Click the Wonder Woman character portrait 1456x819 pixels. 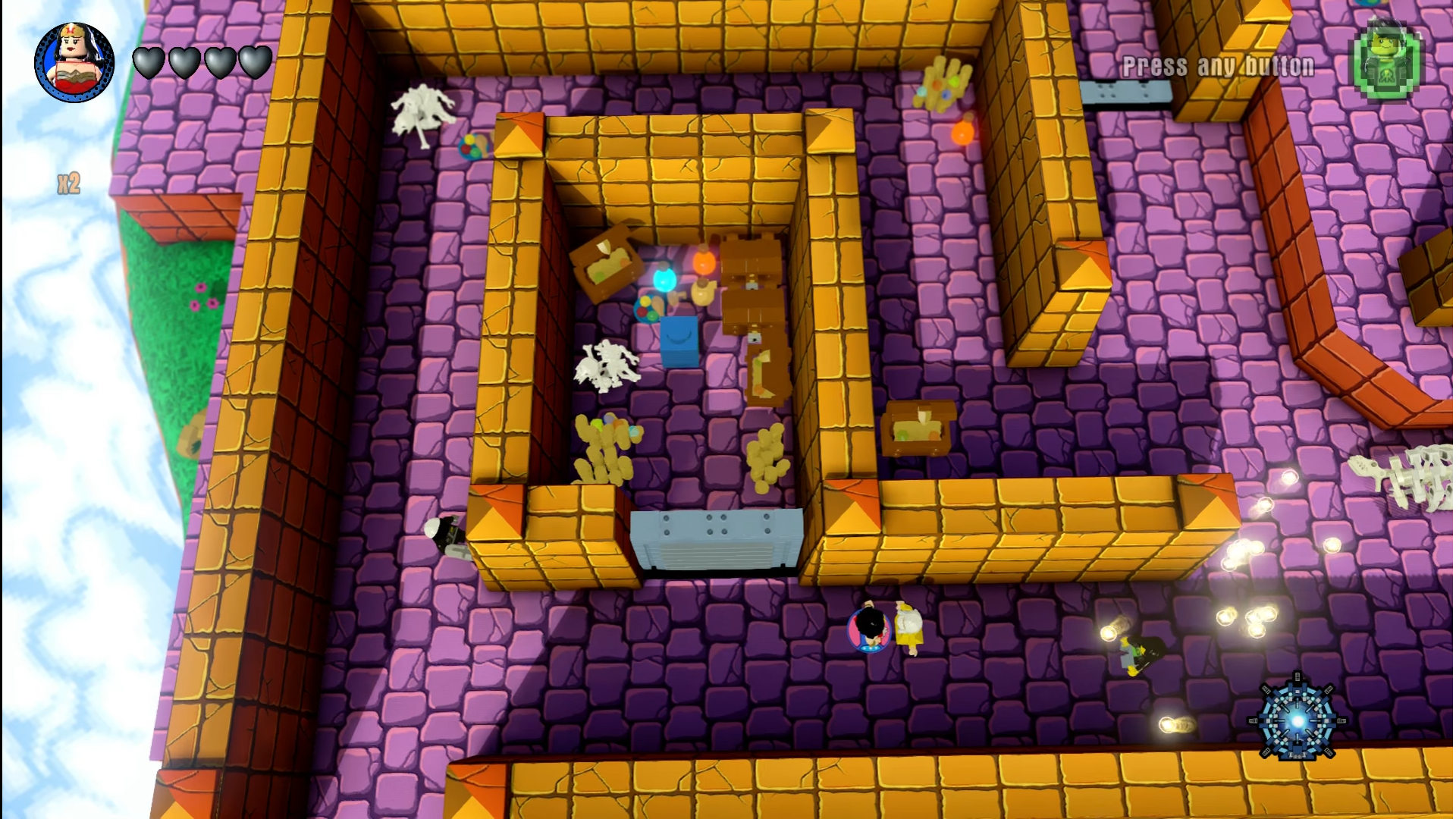[x=74, y=62]
